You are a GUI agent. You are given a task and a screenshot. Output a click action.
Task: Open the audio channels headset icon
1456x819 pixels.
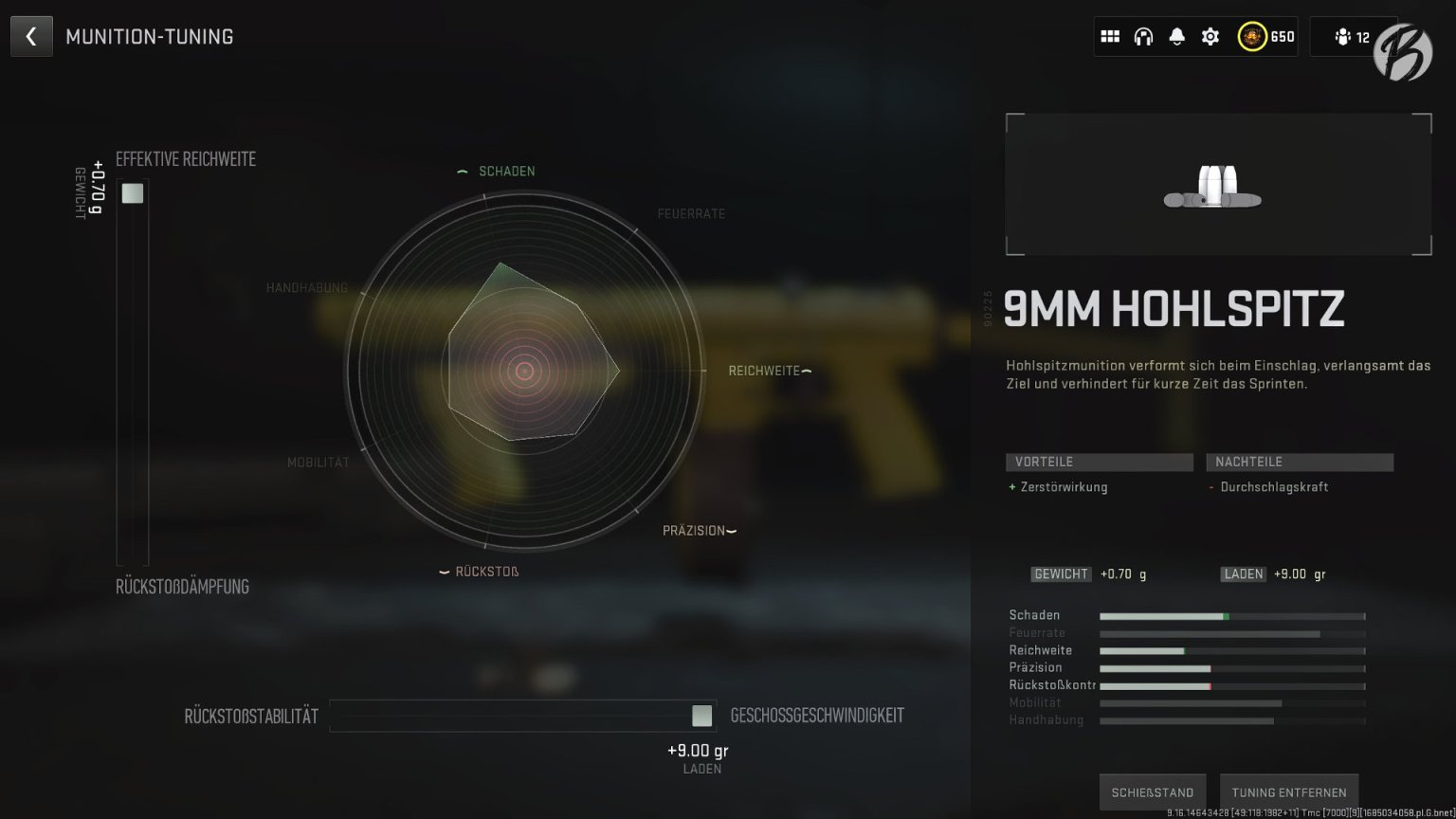click(x=1143, y=35)
